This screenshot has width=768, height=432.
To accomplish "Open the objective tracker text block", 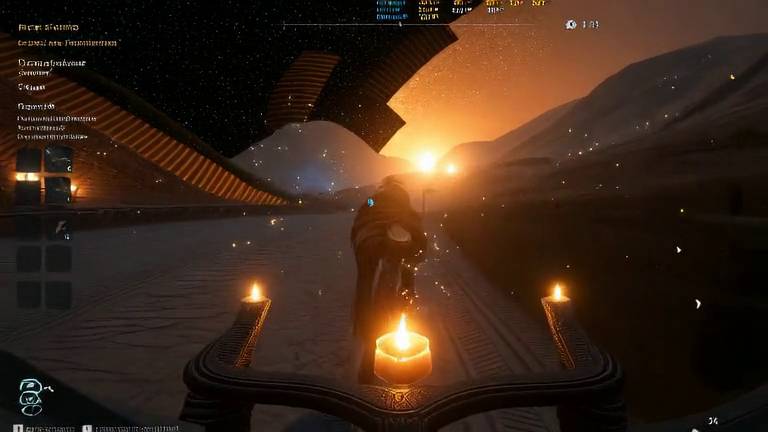I will pyautogui.click(x=55, y=120).
